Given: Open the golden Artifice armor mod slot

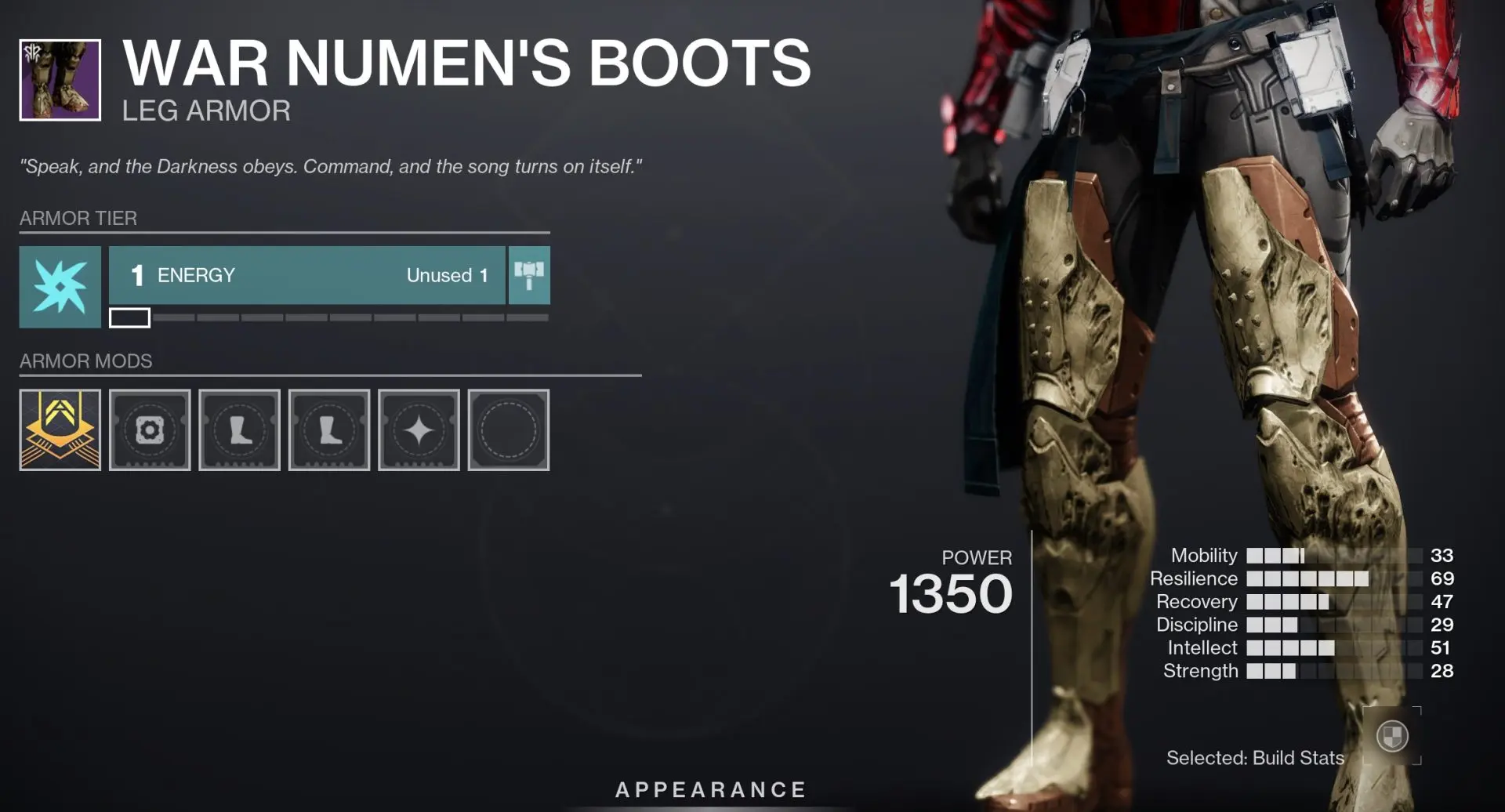Looking at the screenshot, I should point(60,430).
